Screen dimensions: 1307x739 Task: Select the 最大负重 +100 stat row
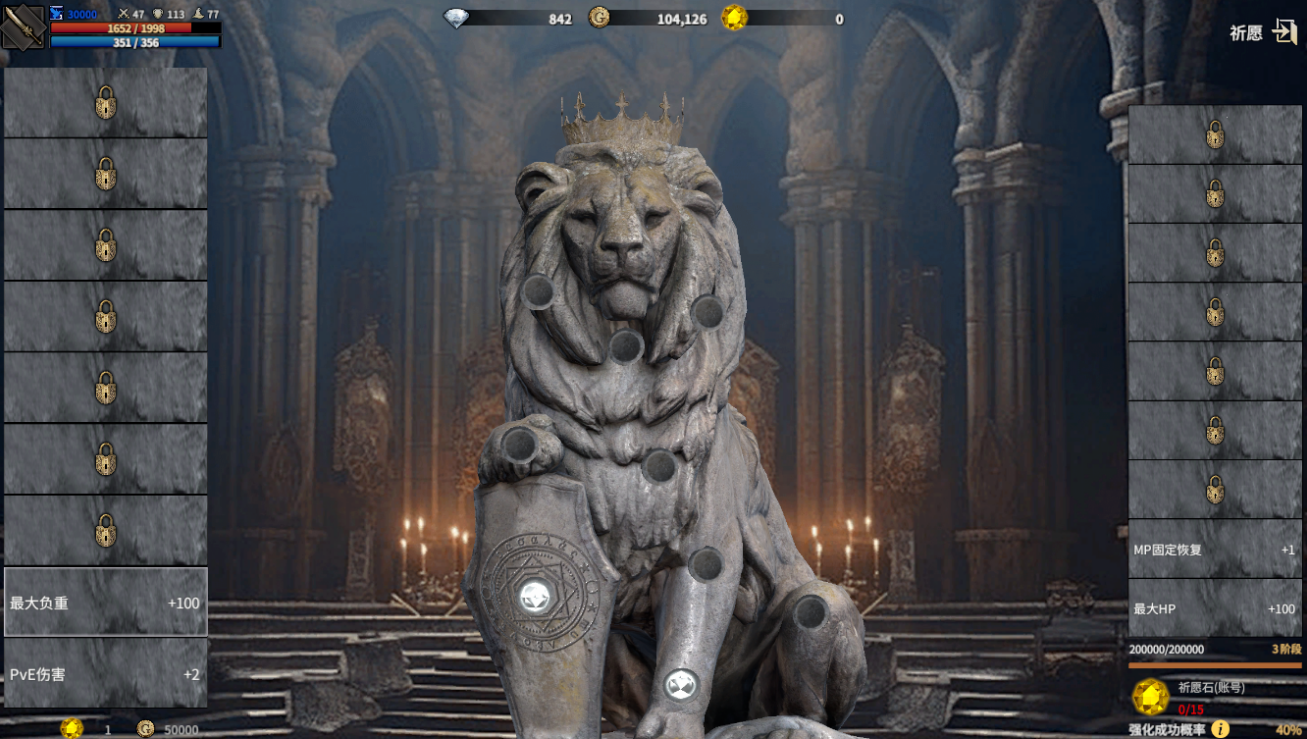point(106,602)
